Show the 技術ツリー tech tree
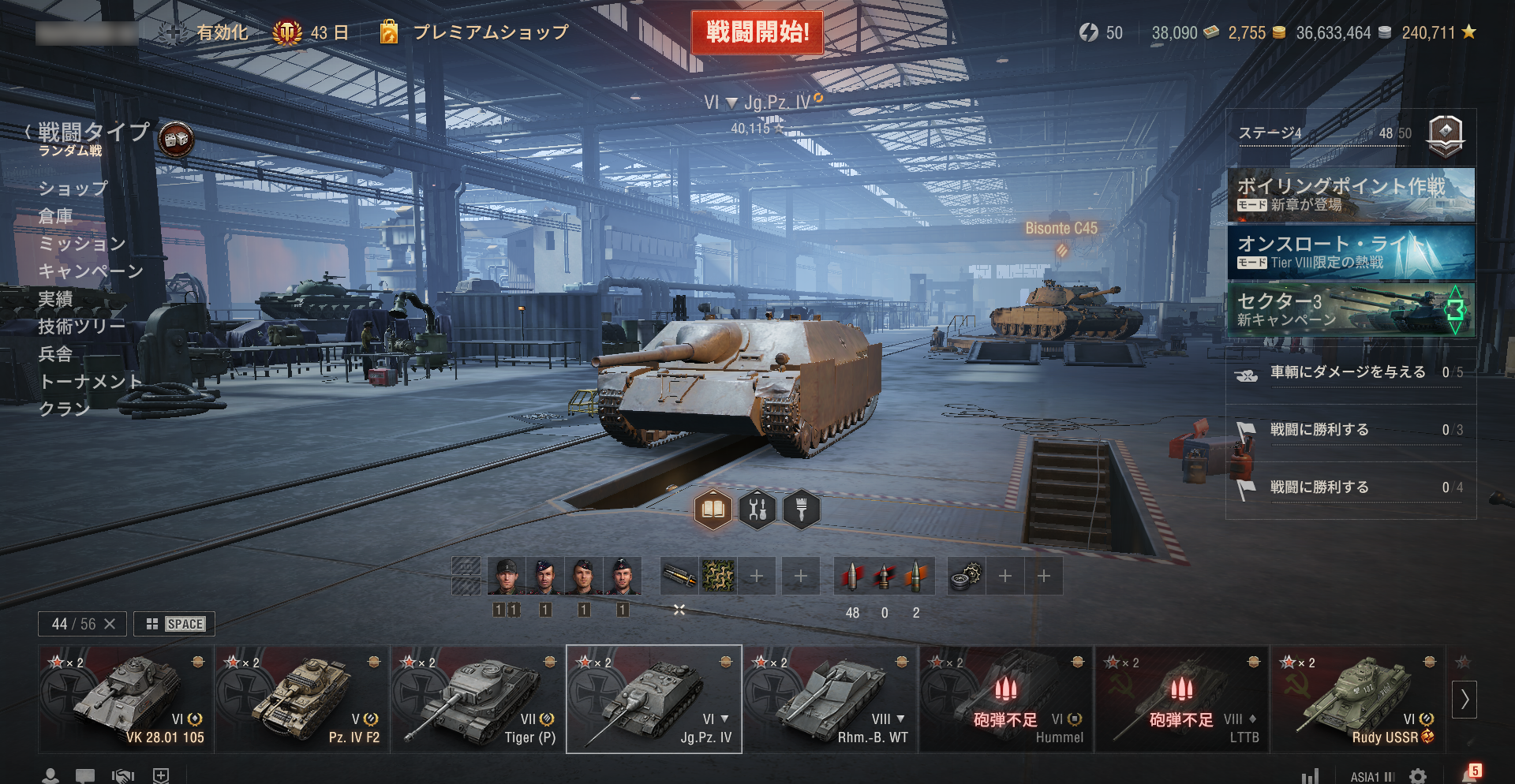This screenshot has height=784, width=1515. click(x=81, y=327)
